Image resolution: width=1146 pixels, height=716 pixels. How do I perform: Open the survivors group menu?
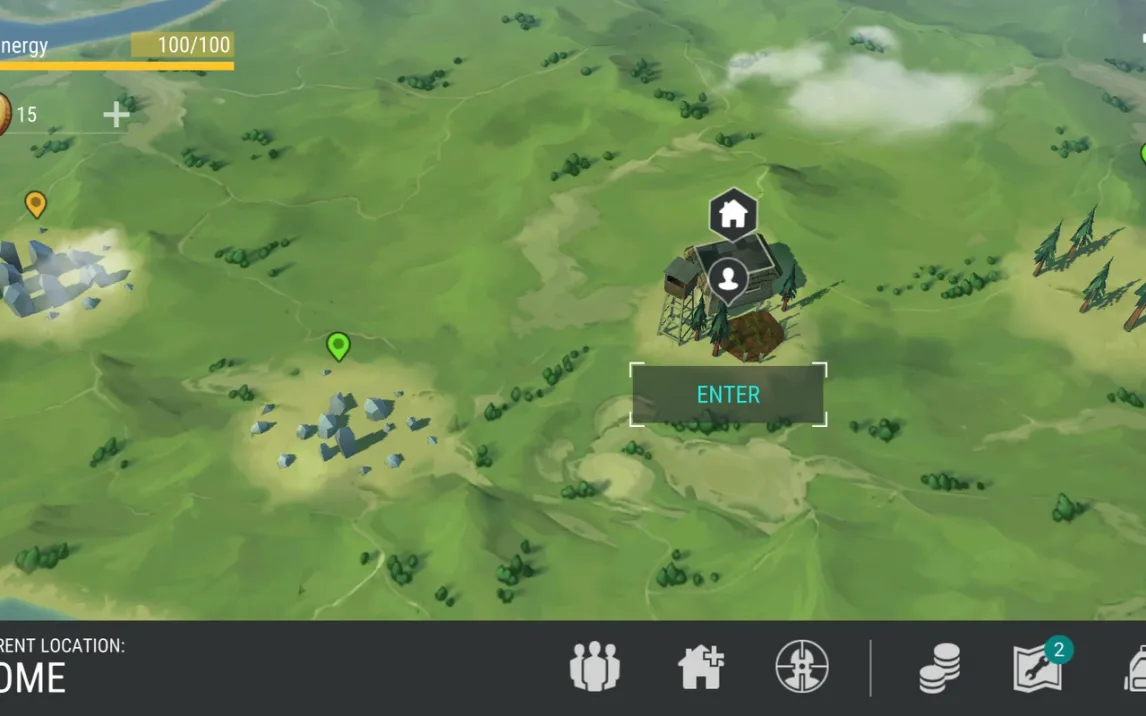coord(595,667)
